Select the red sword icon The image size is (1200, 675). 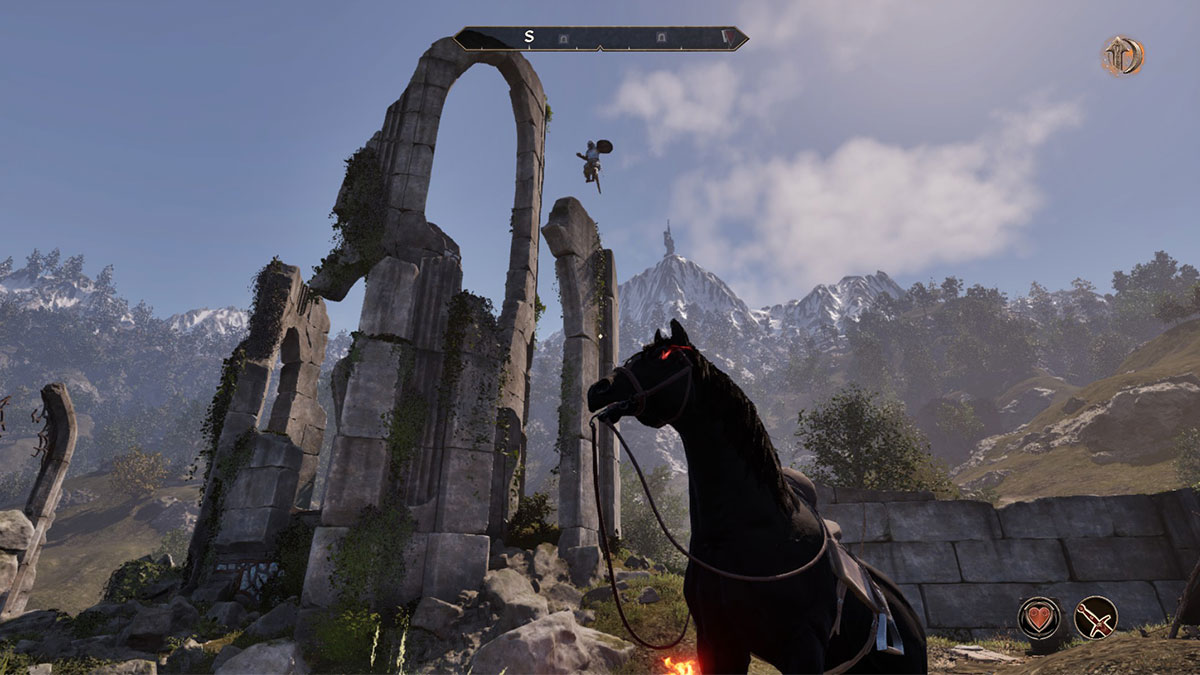pyautogui.click(x=1095, y=617)
